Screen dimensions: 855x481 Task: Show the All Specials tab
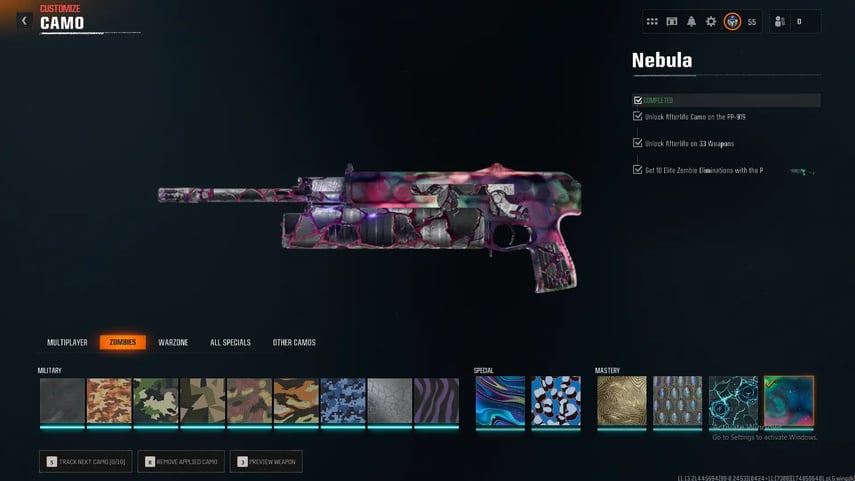230,343
